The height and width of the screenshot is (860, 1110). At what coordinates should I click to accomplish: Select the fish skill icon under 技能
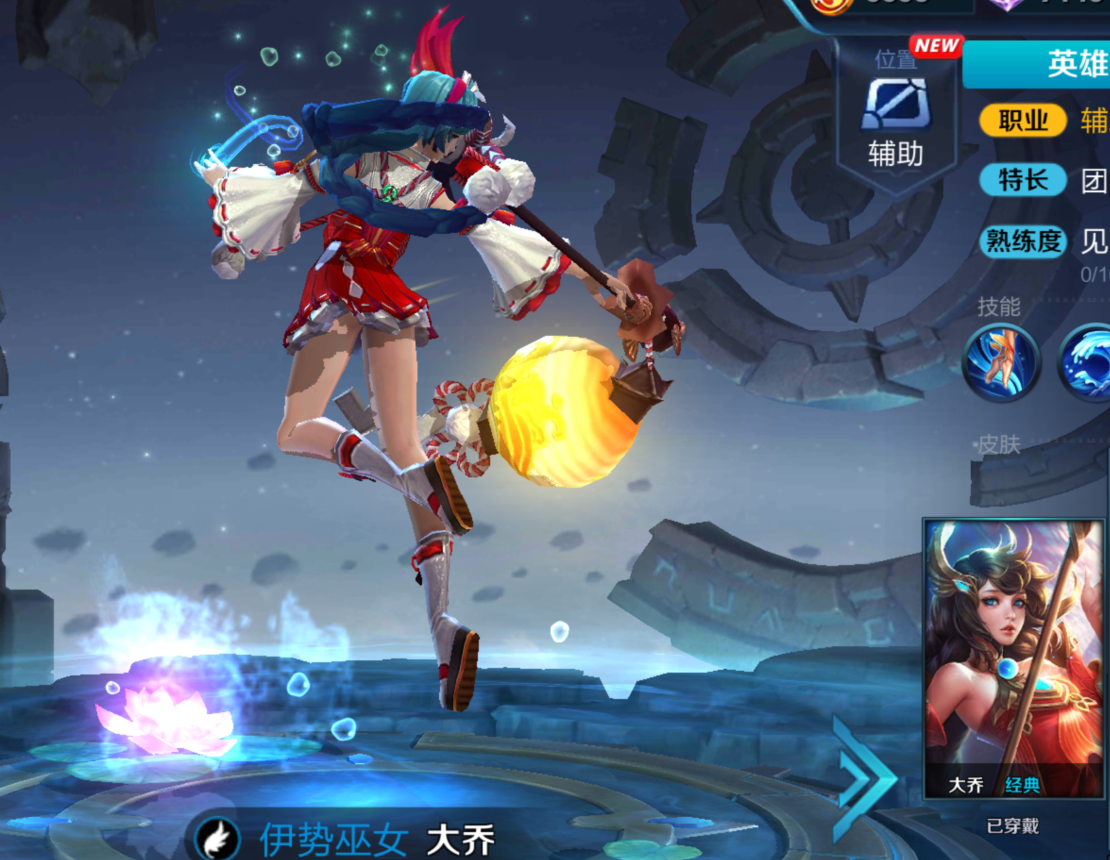pos(1001,364)
